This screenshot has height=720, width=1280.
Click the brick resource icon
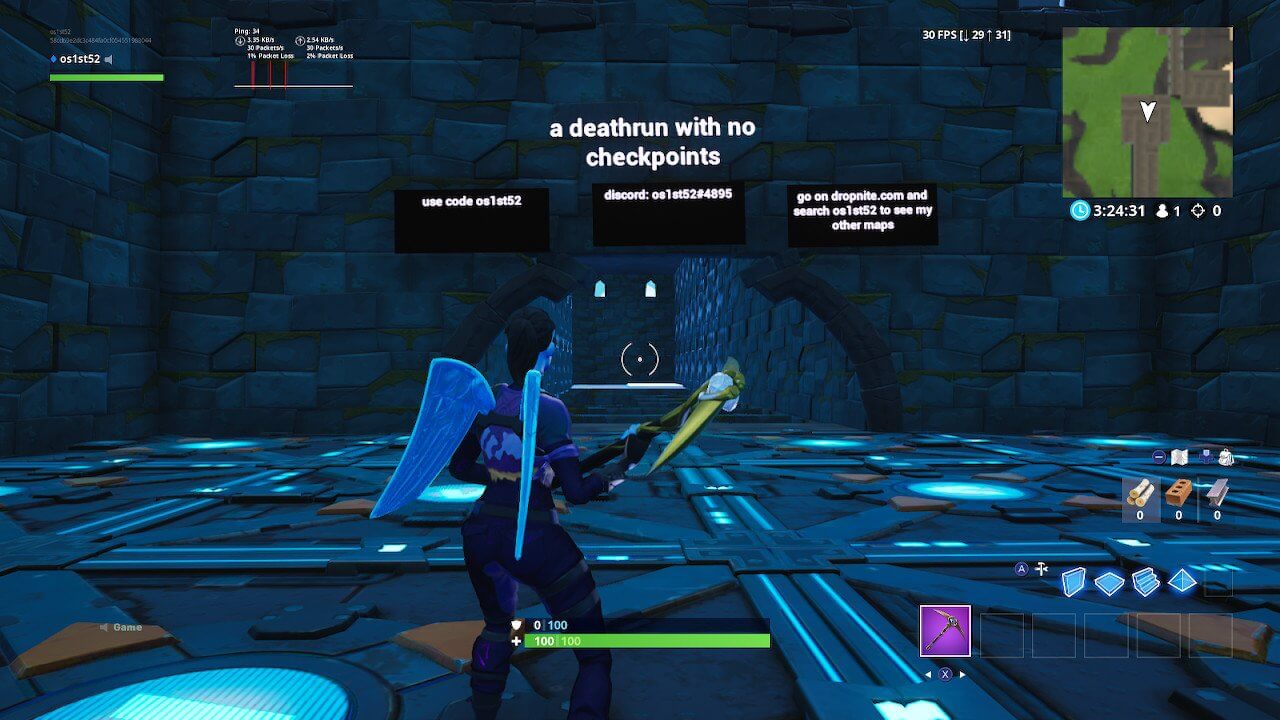click(1177, 490)
